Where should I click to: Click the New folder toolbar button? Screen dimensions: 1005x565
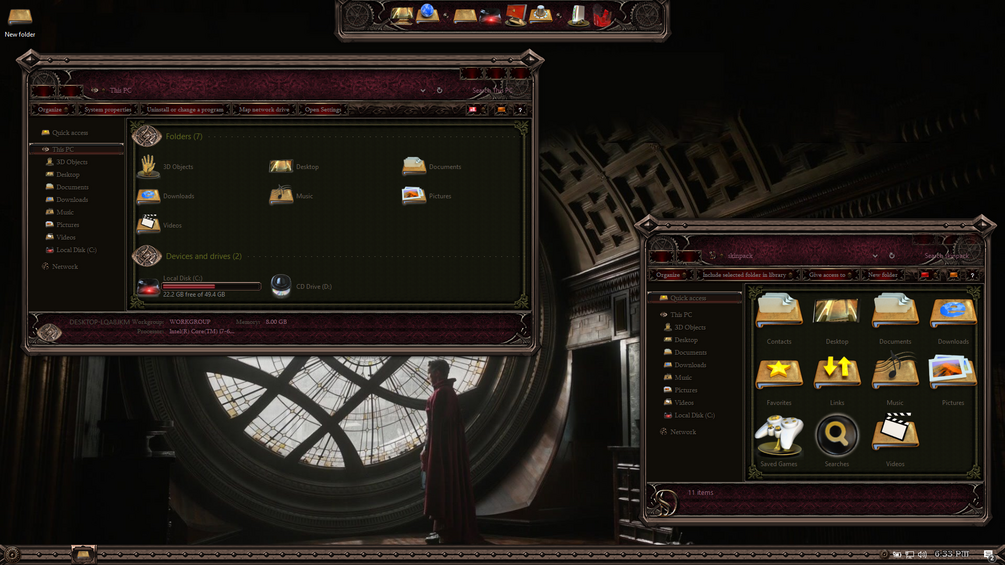[882, 275]
